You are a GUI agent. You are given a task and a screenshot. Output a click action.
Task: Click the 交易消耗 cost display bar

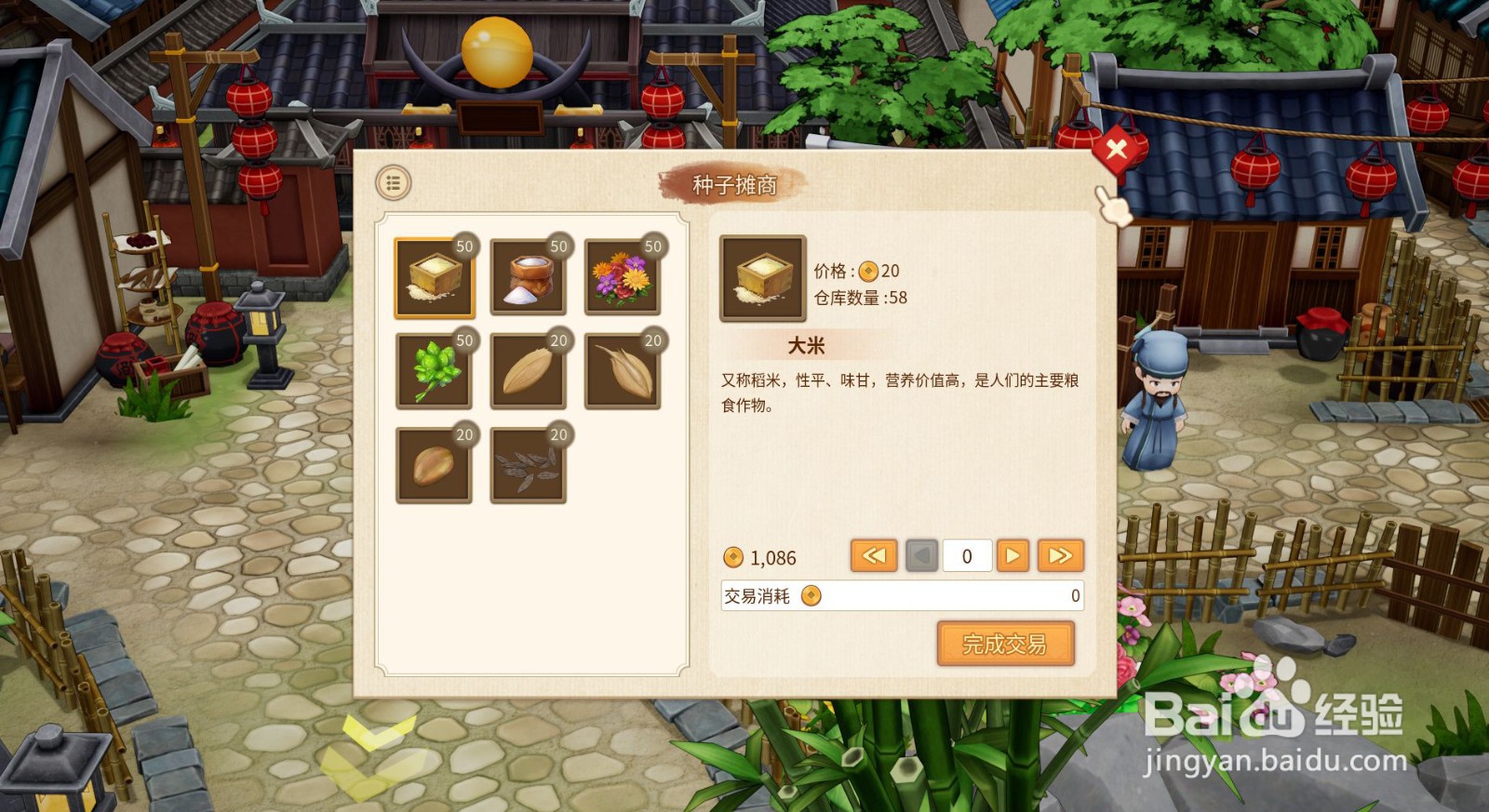pyautogui.click(x=903, y=596)
